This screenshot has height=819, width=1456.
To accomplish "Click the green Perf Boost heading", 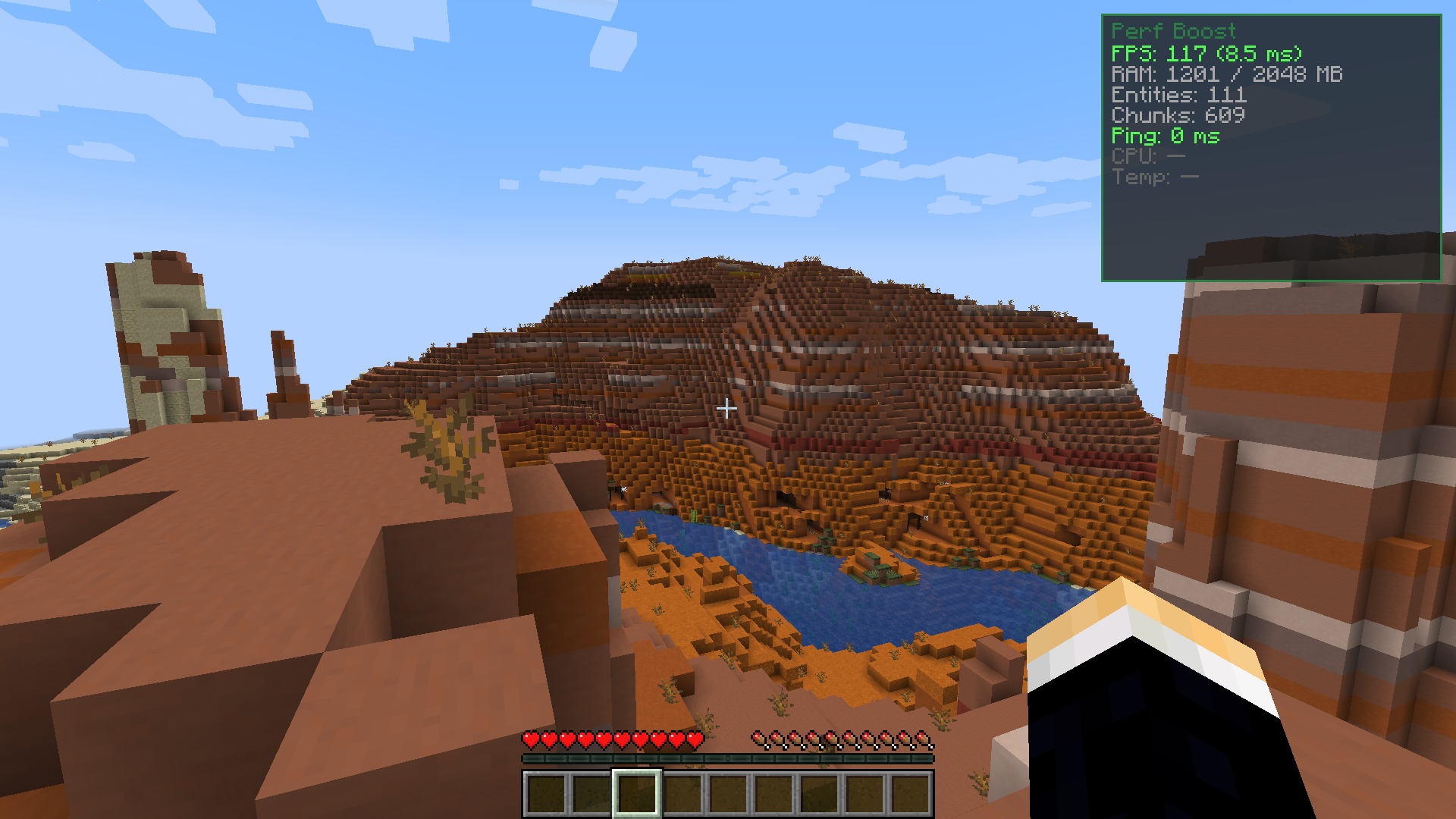I will pyautogui.click(x=1173, y=32).
